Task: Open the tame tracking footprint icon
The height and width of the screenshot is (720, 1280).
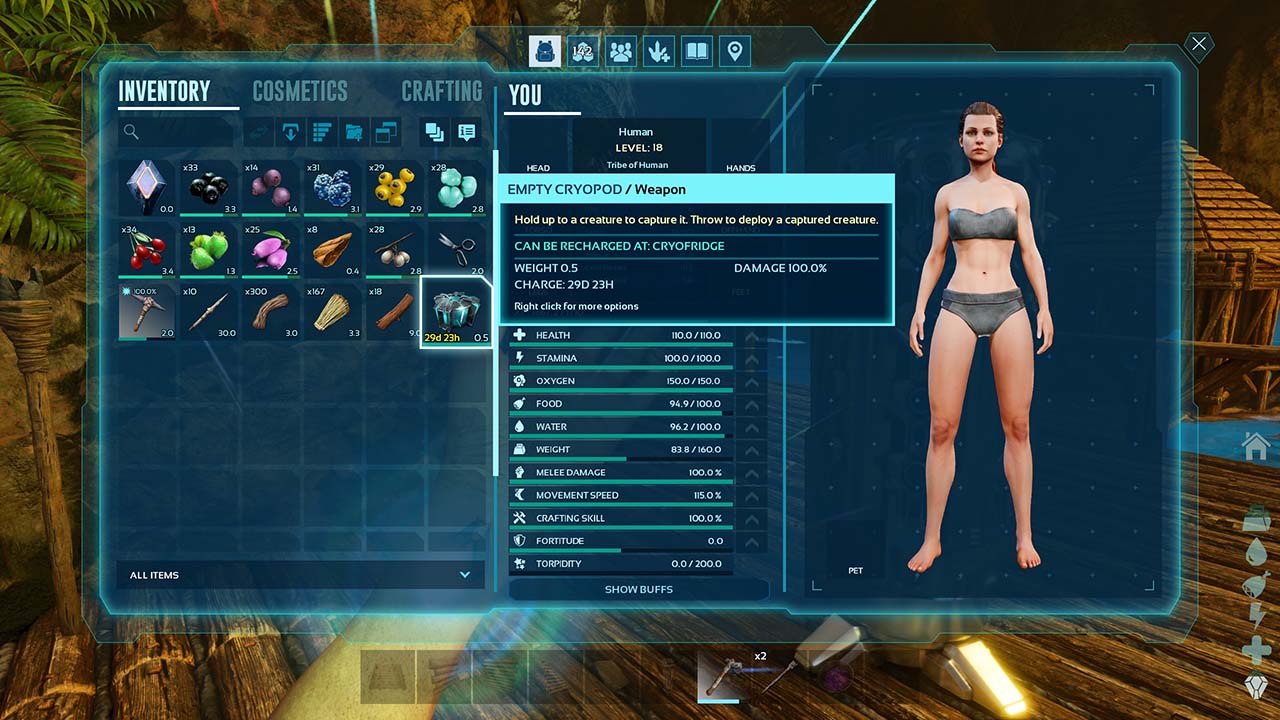Action: click(x=658, y=51)
